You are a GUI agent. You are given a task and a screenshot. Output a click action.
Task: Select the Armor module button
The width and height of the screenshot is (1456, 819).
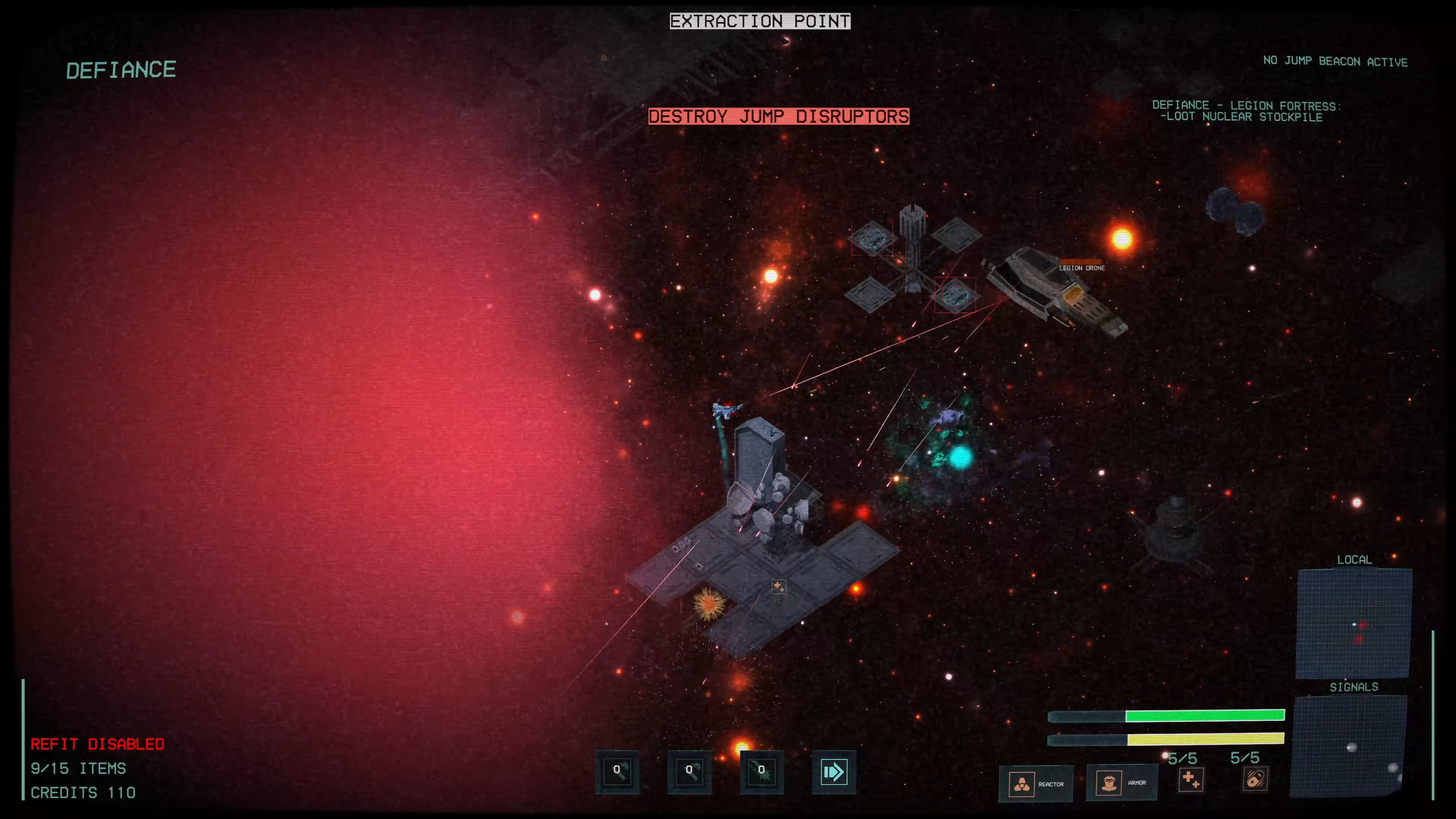pyautogui.click(x=1122, y=783)
